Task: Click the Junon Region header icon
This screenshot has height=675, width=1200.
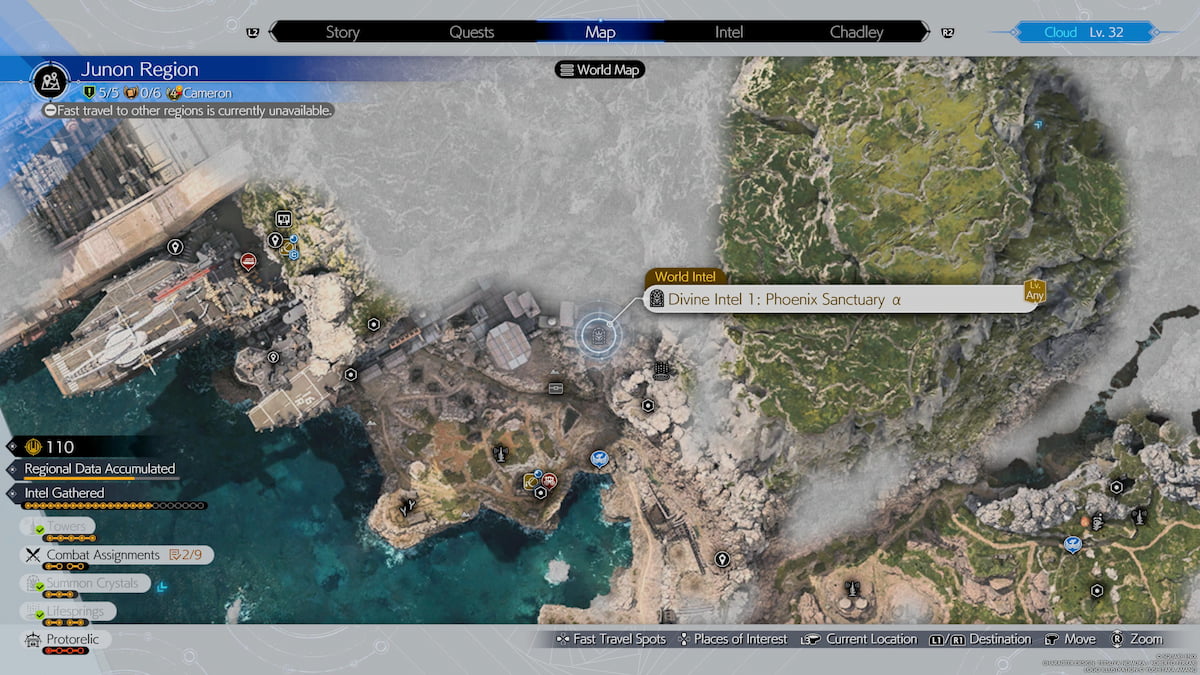Action: click(x=49, y=78)
